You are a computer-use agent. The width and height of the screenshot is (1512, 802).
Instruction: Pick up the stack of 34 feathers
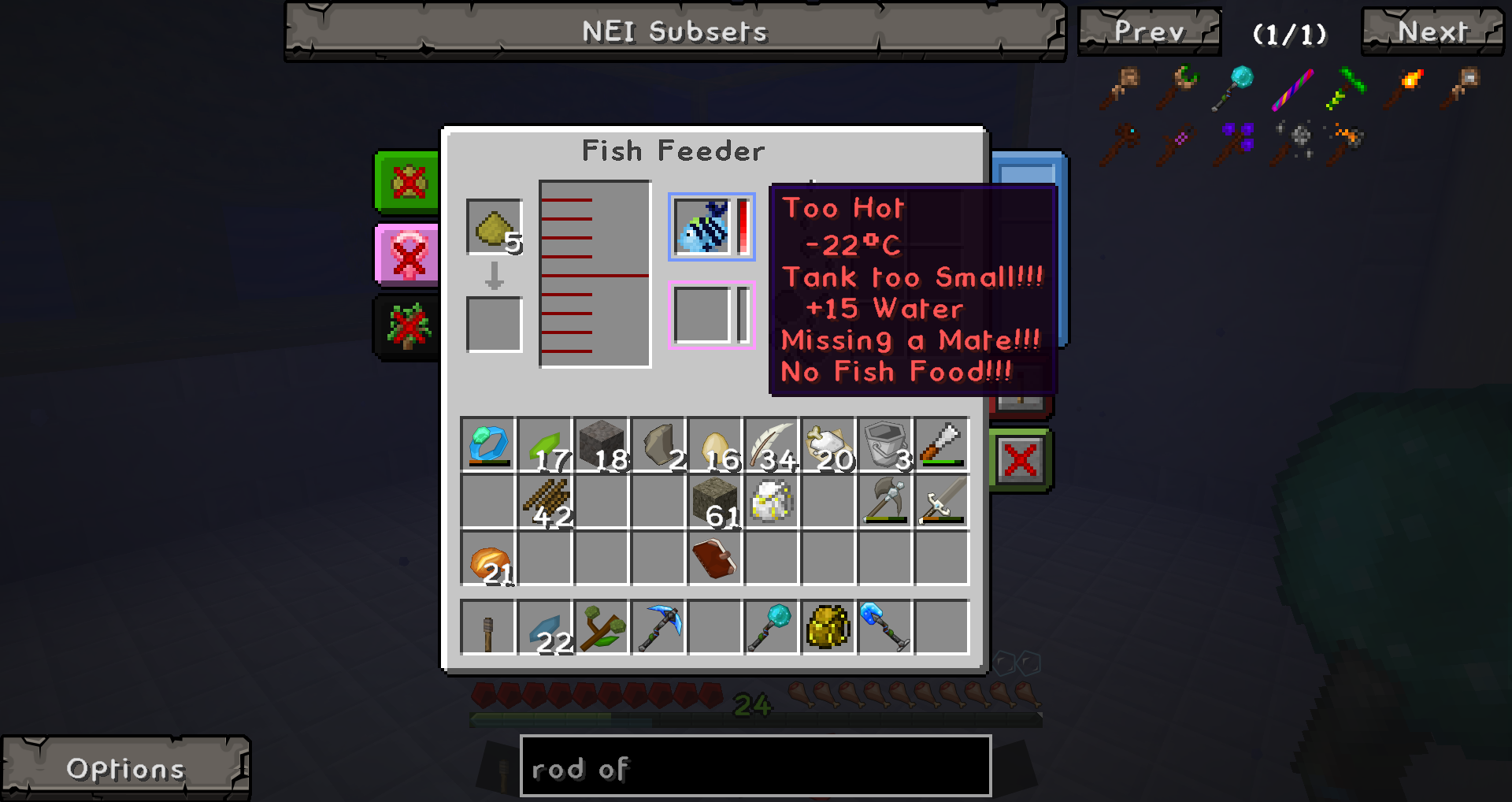point(772,444)
